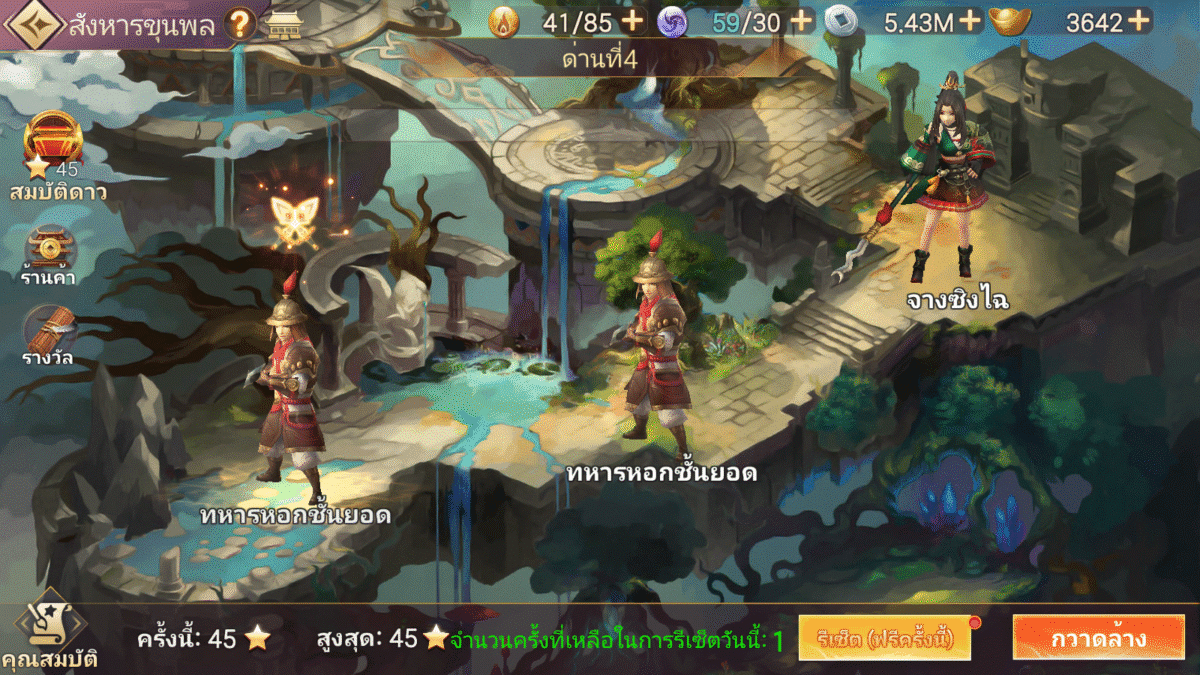Open the question mark help button
This screenshot has width=1200, height=675.
(x=240, y=25)
